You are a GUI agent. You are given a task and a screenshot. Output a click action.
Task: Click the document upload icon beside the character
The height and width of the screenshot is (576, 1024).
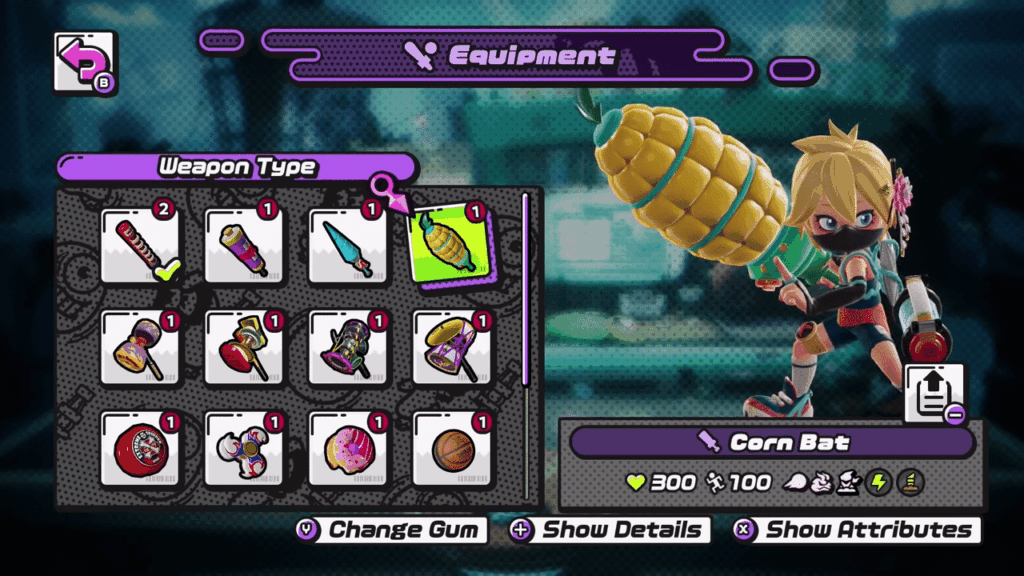(934, 393)
